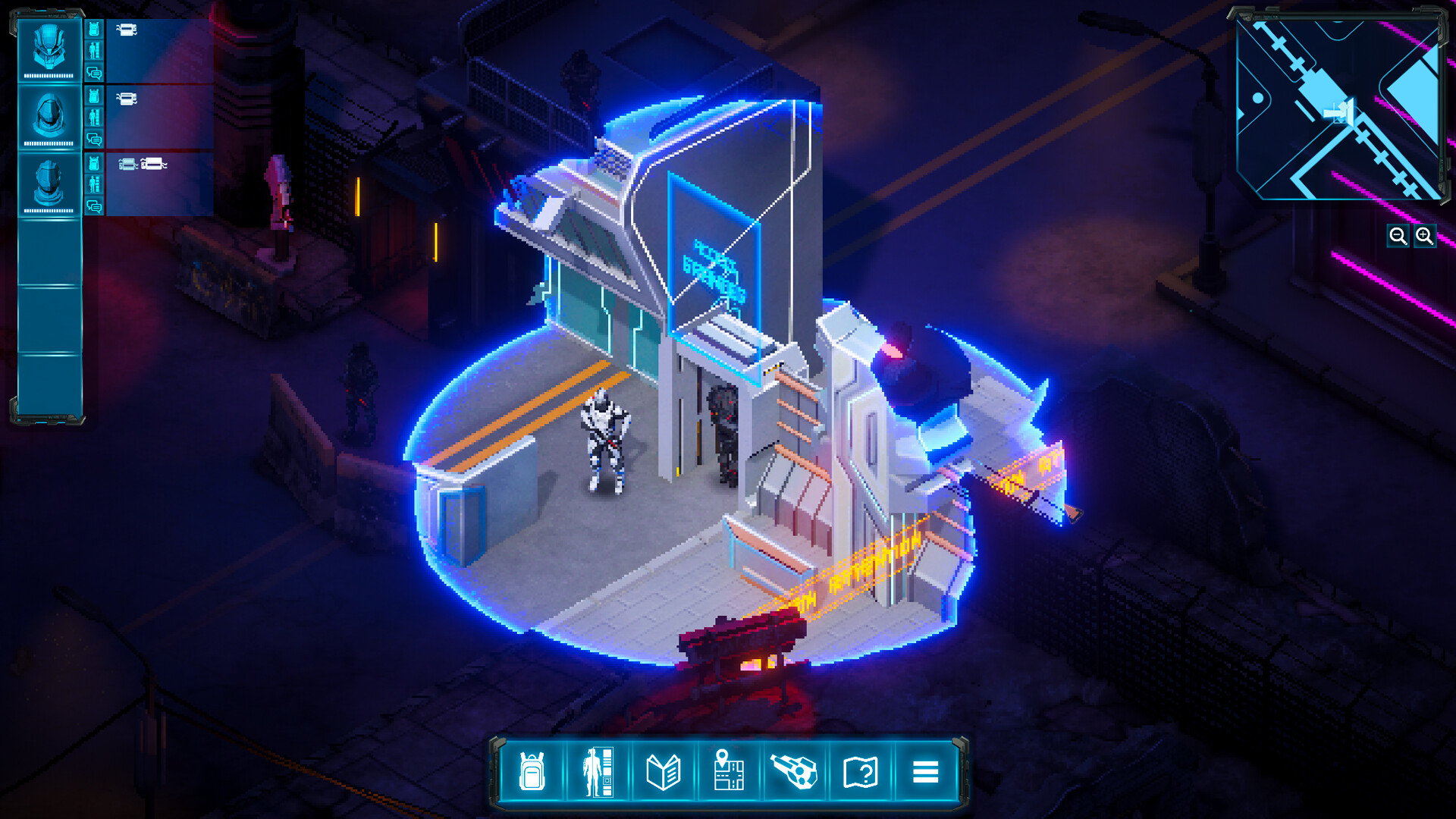Select the third squad member's body equipment view
Viewport: 1456px width, 819px height.
[94, 184]
